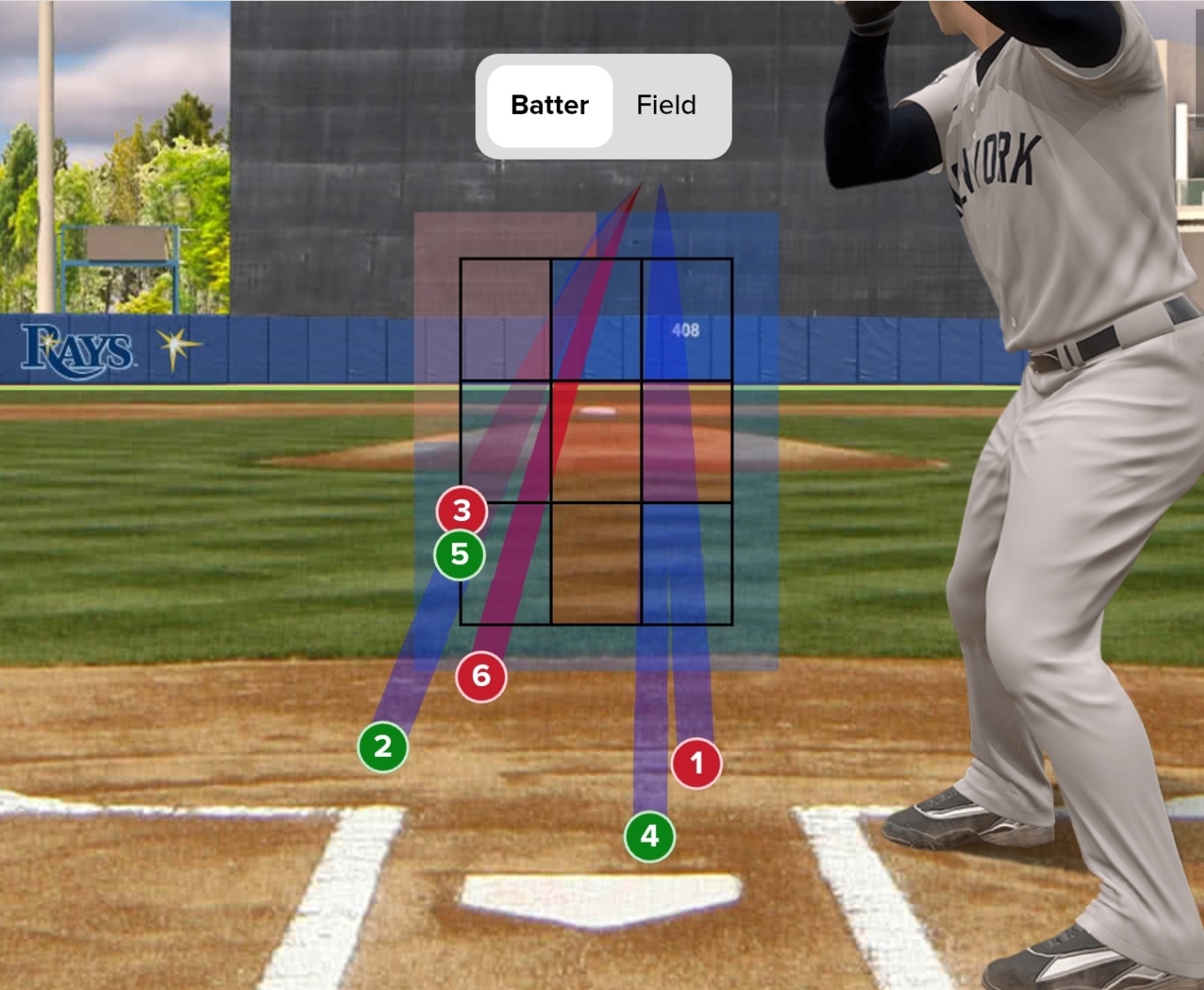Choose the red pitch 3 marker
1204x990 pixels.
[462, 510]
